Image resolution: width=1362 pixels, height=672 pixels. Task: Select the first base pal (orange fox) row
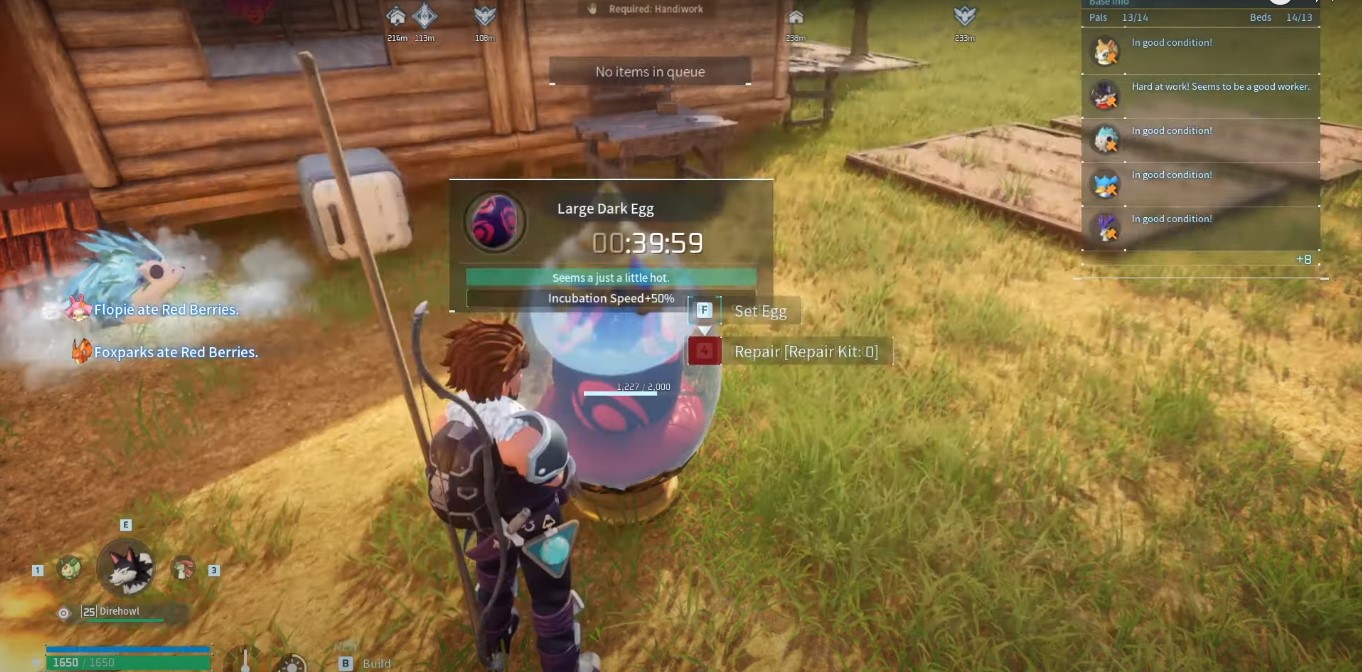[1200, 51]
